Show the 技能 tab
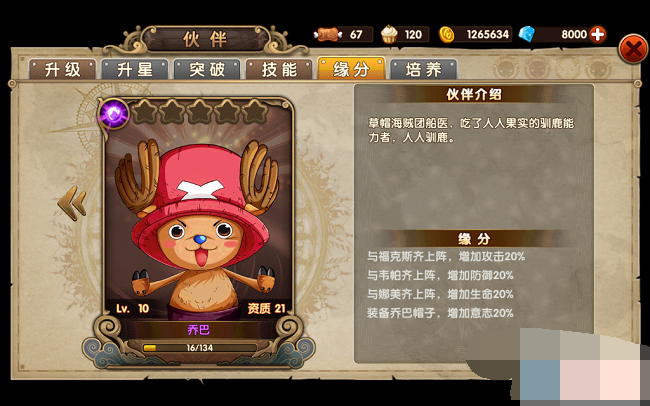The image size is (650, 406). click(278, 69)
